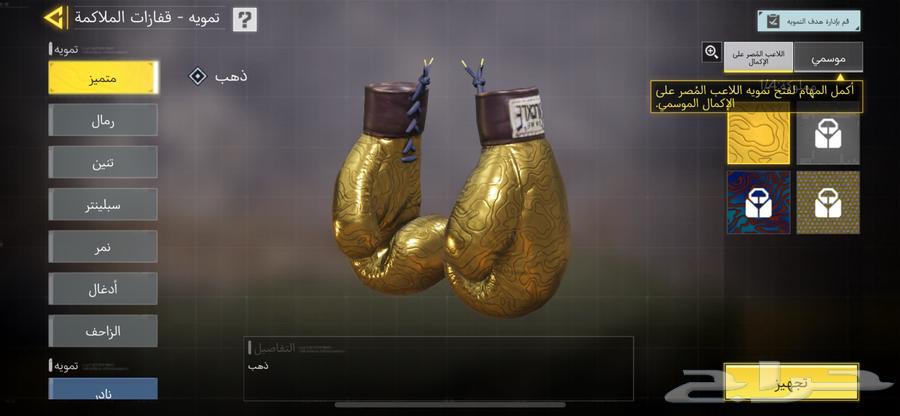Click the magnifying glass zoom icon

click(x=711, y=52)
